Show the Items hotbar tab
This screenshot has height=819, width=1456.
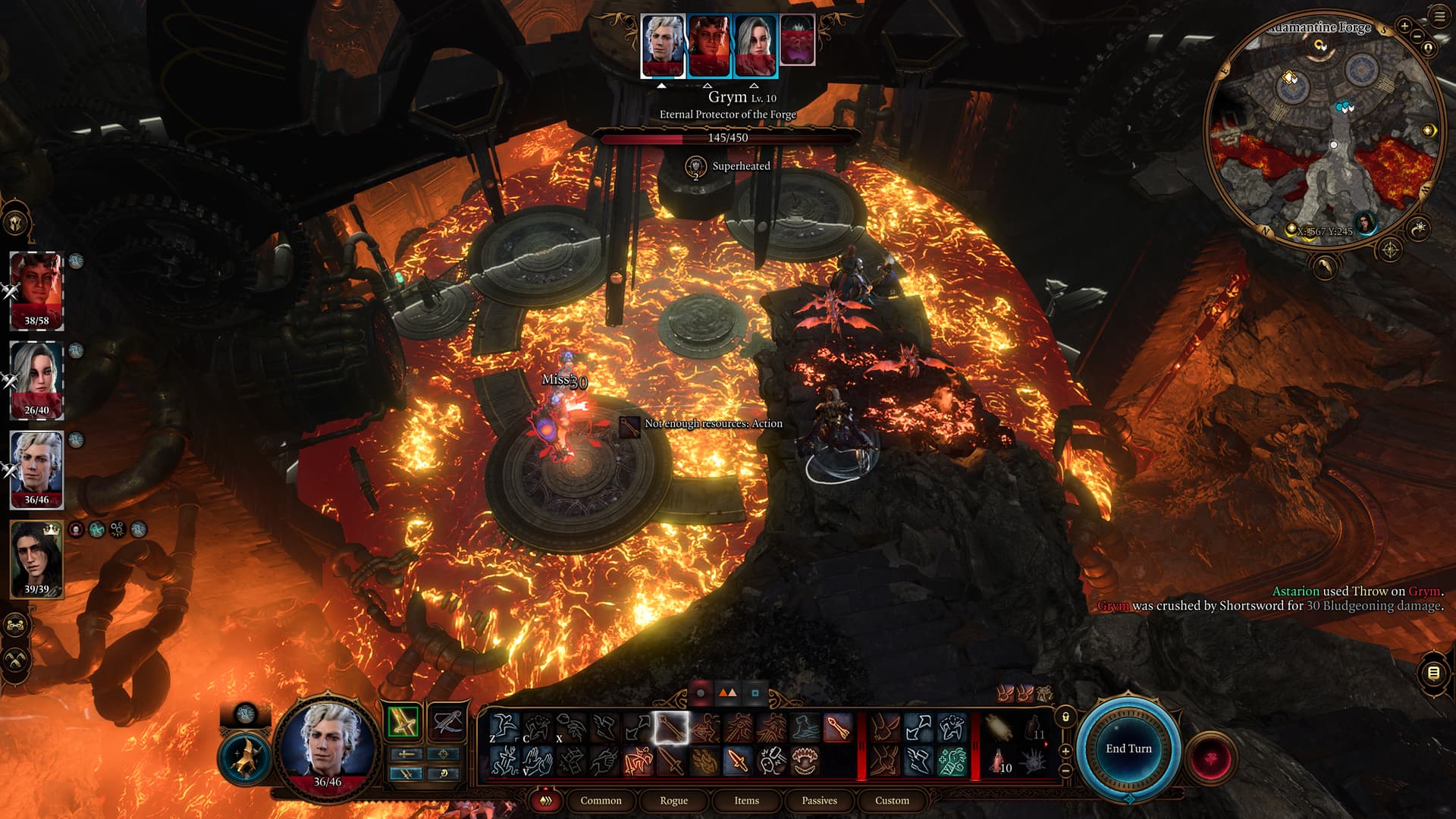(x=746, y=800)
